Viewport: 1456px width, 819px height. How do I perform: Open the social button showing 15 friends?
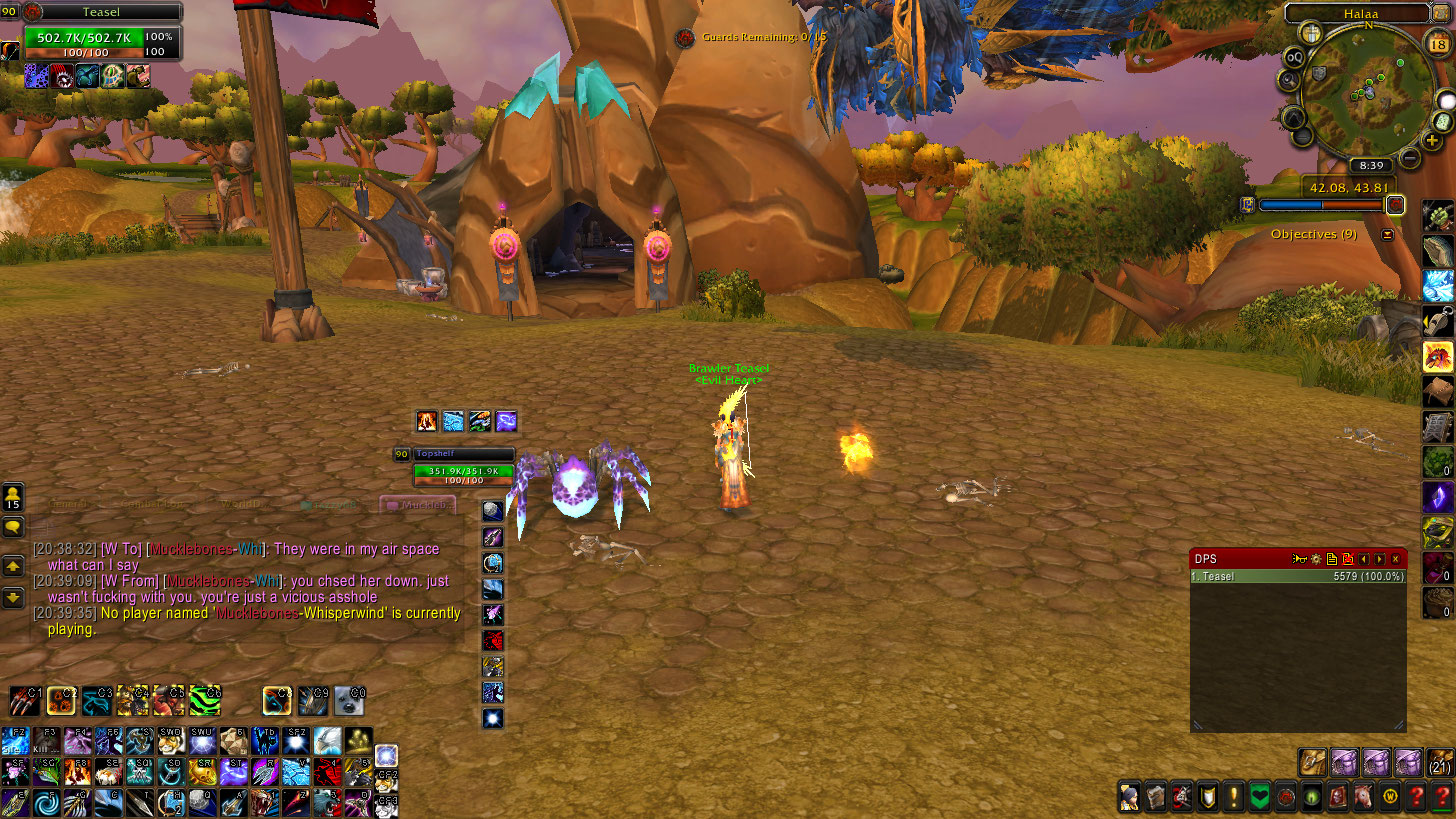13,497
